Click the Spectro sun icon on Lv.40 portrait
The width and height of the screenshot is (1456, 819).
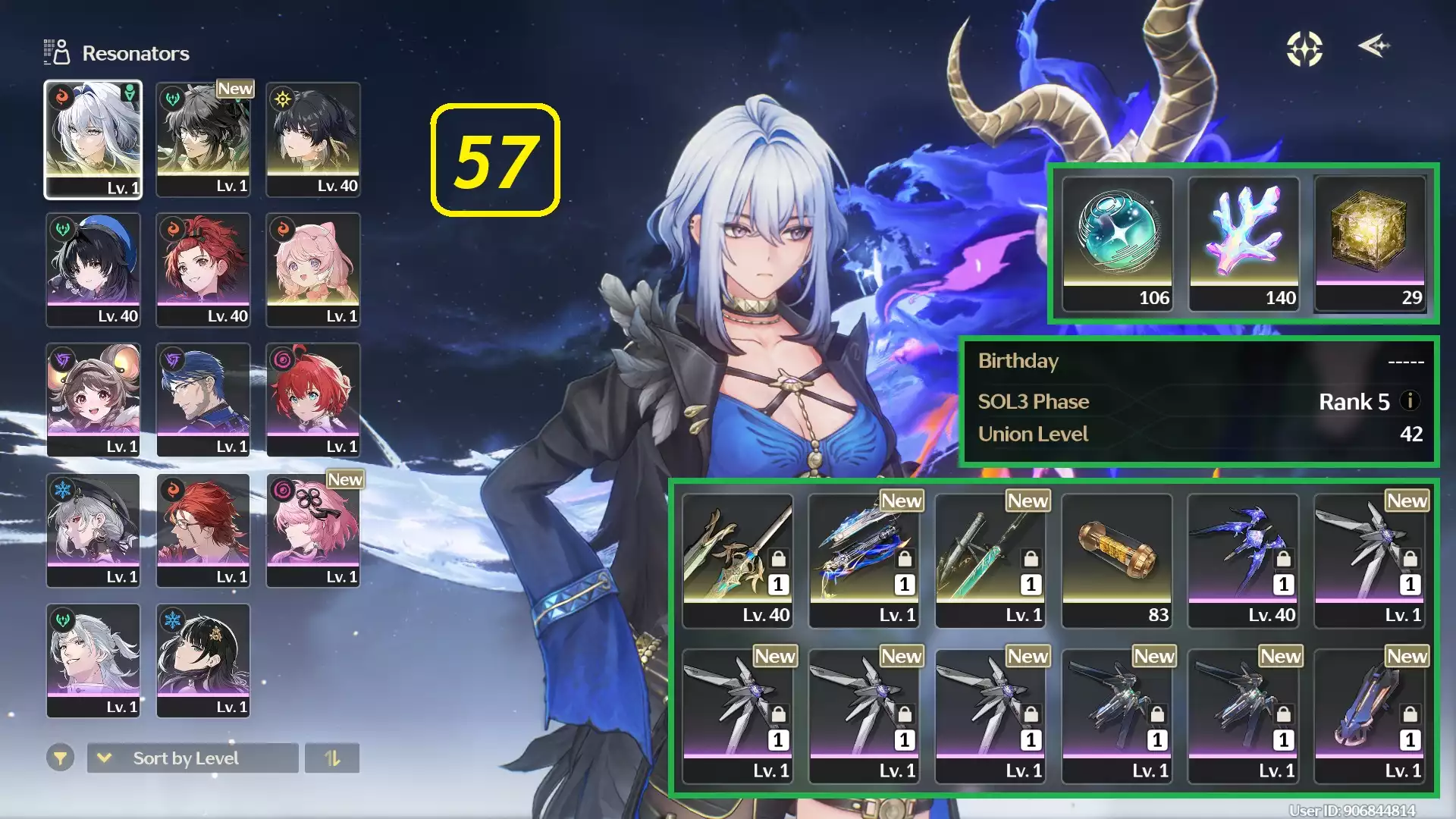coord(281,97)
